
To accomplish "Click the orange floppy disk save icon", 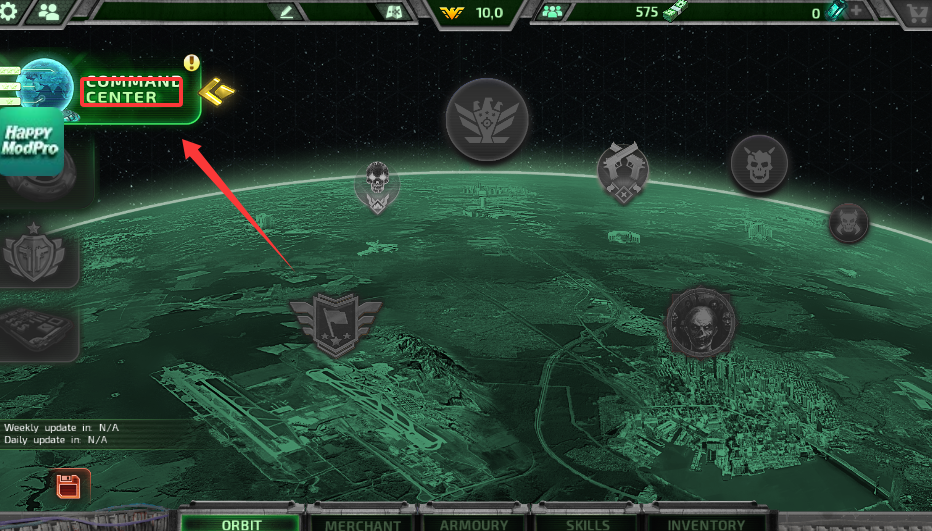I will click(x=68, y=487).
